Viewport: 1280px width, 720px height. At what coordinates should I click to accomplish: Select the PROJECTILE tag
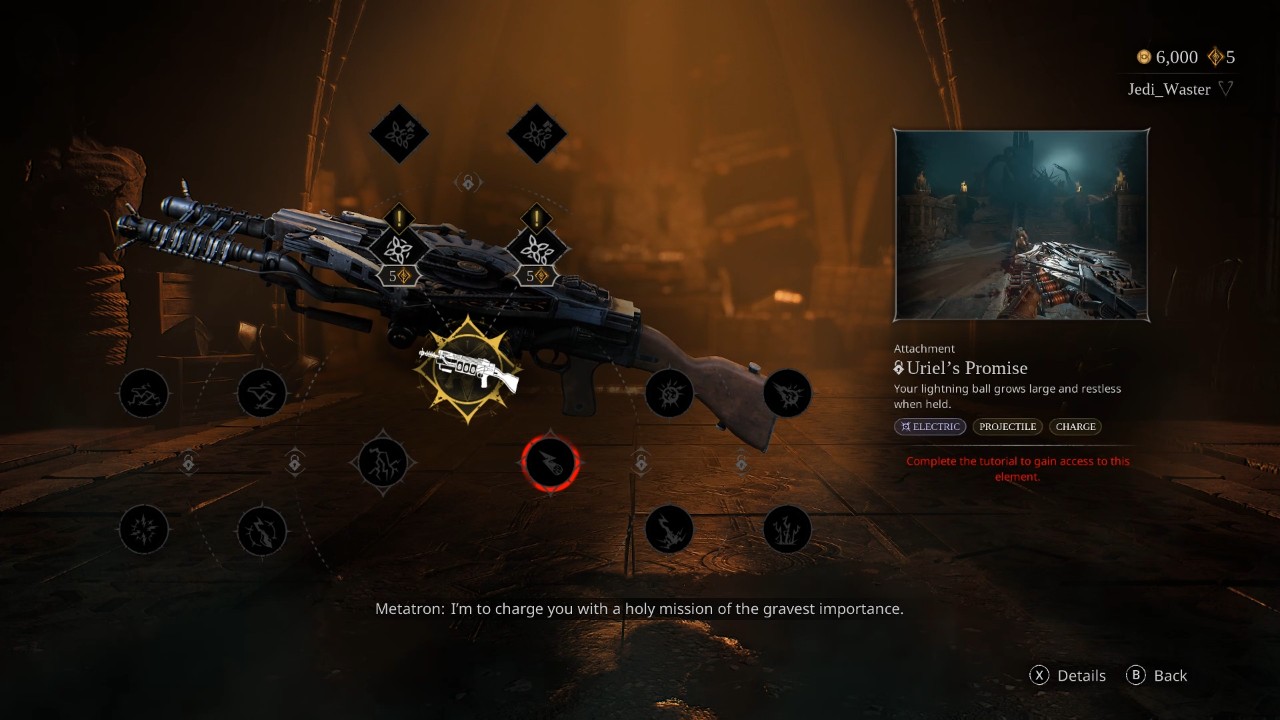click(x=1007, y=427)
